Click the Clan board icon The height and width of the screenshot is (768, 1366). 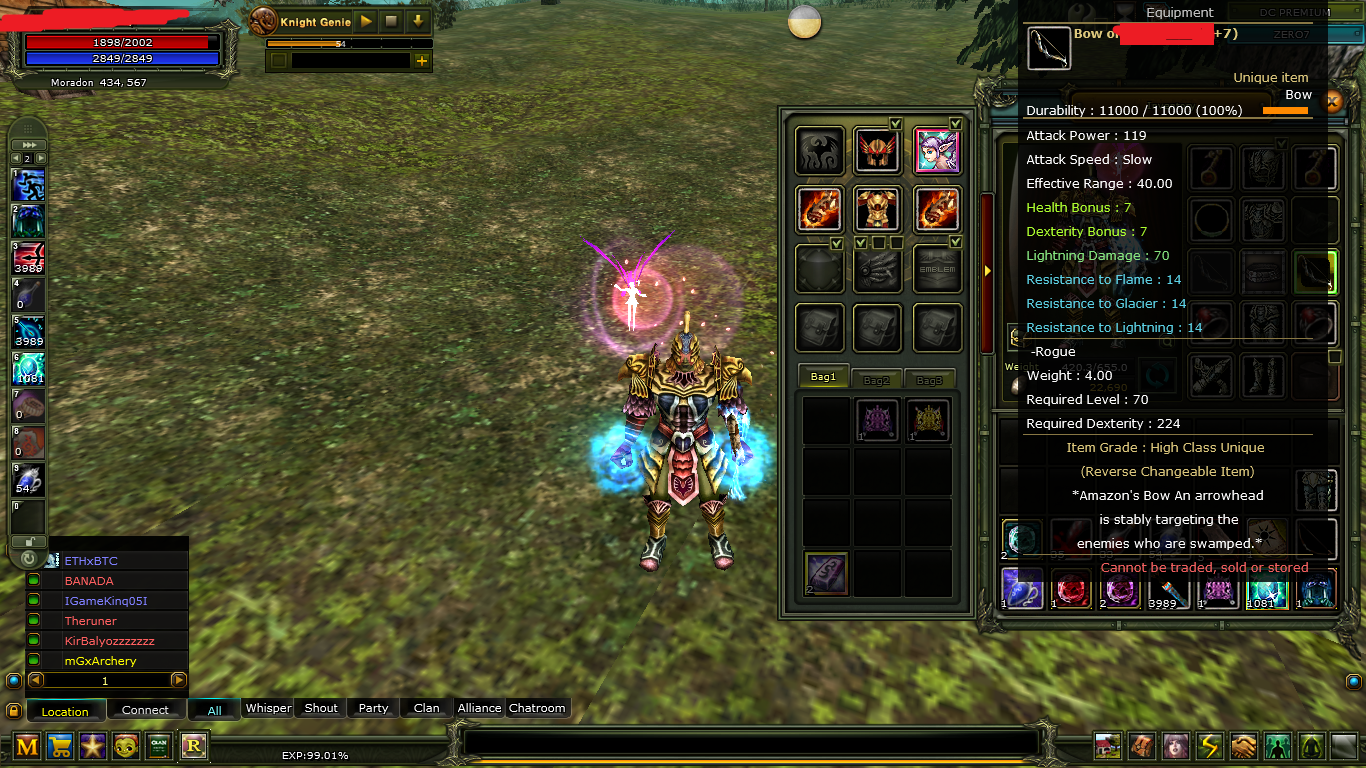click(159, 746)
